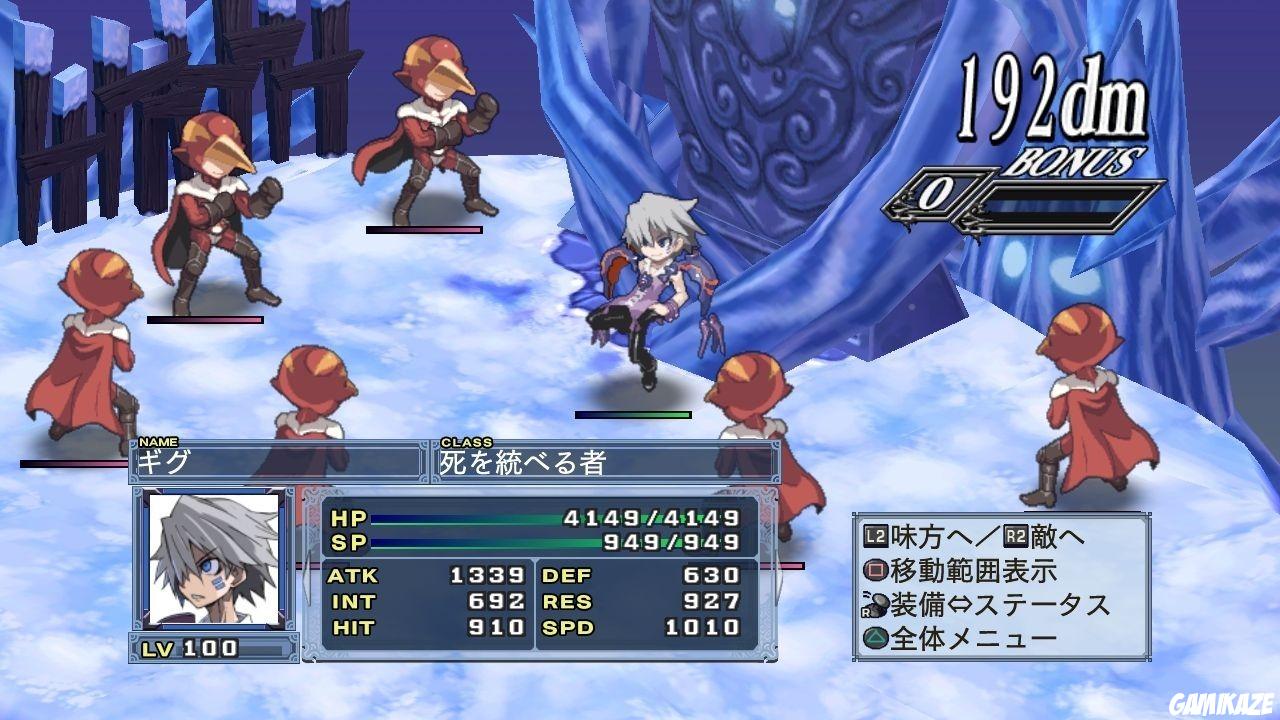Select the NAME tab showing ギグ
1280x720 pixels.
pyautogui.click(x=280, y=461)
